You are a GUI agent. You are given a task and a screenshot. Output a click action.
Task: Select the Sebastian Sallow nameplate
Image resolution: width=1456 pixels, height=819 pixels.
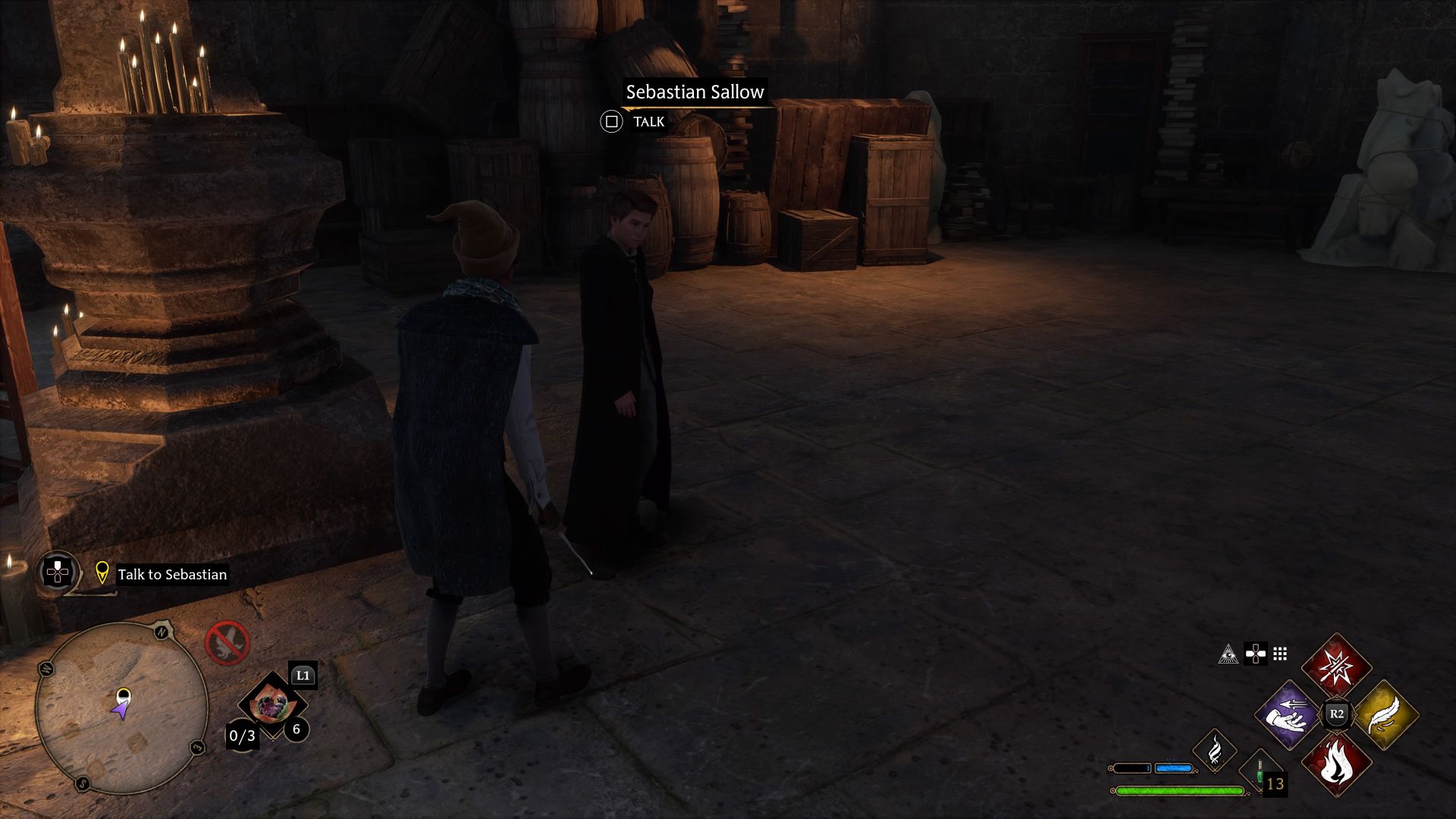pyautogui.click(x=695, y=93)
